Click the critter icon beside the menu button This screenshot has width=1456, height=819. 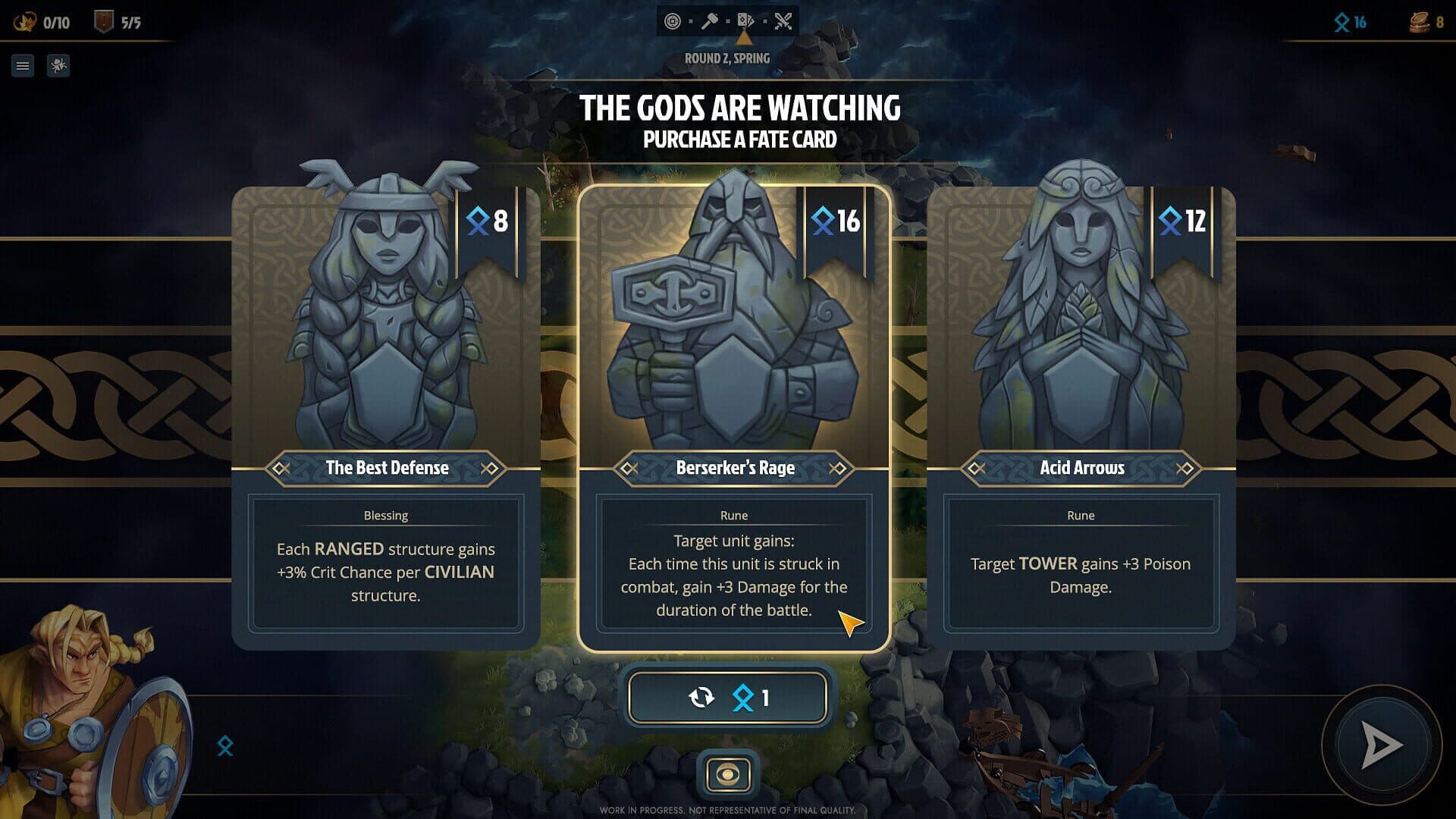[x=58, y=66]
